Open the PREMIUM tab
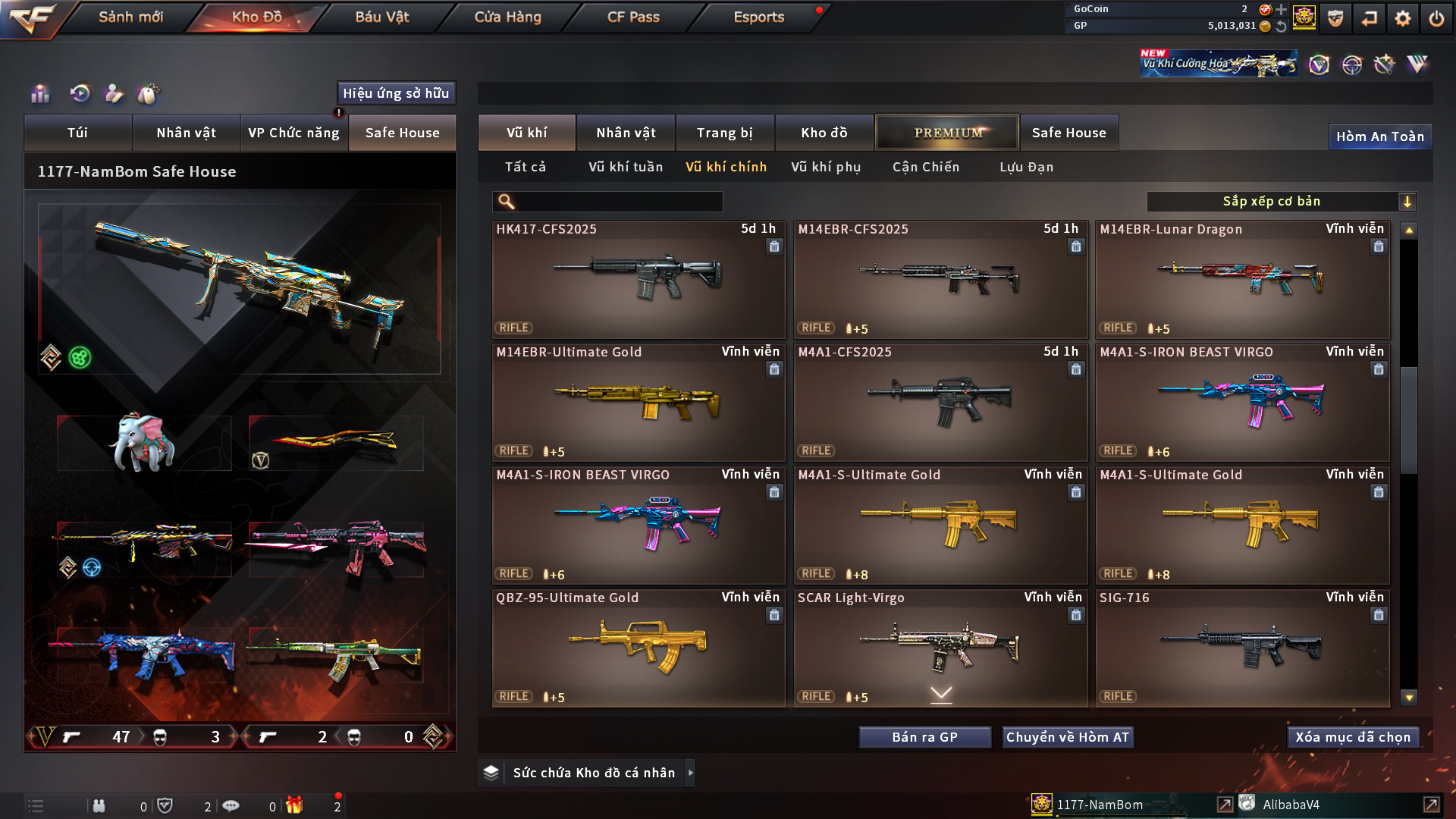 click(947, 133)
